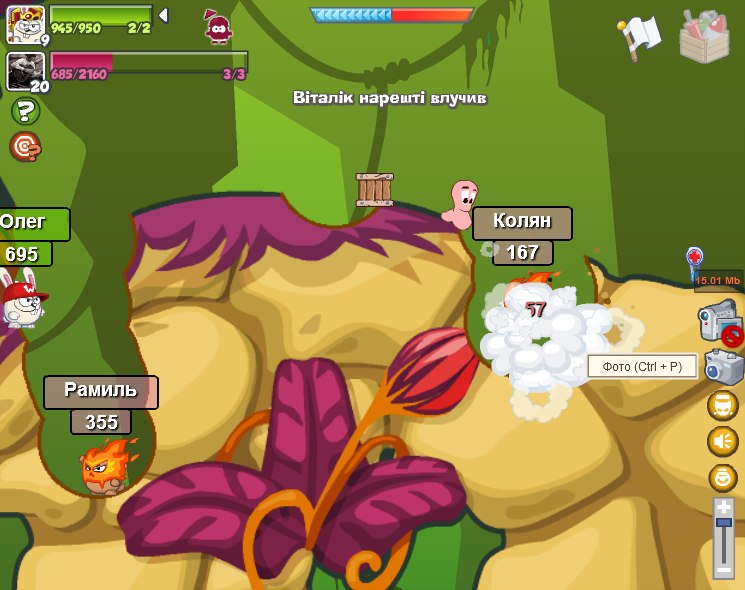
Task: Click the round orange button below the speaker
Action: (722, 477)
